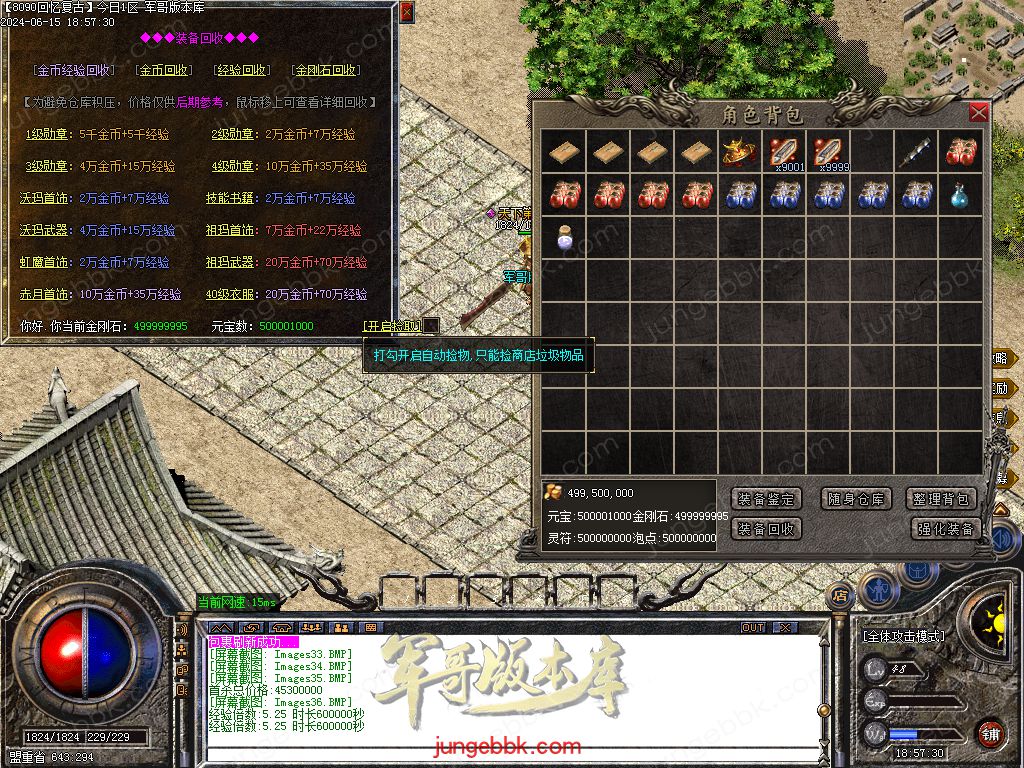Open the 随身仓库 portable warehouse
The width and height of the screenshot is (1024, 768).
857,498
